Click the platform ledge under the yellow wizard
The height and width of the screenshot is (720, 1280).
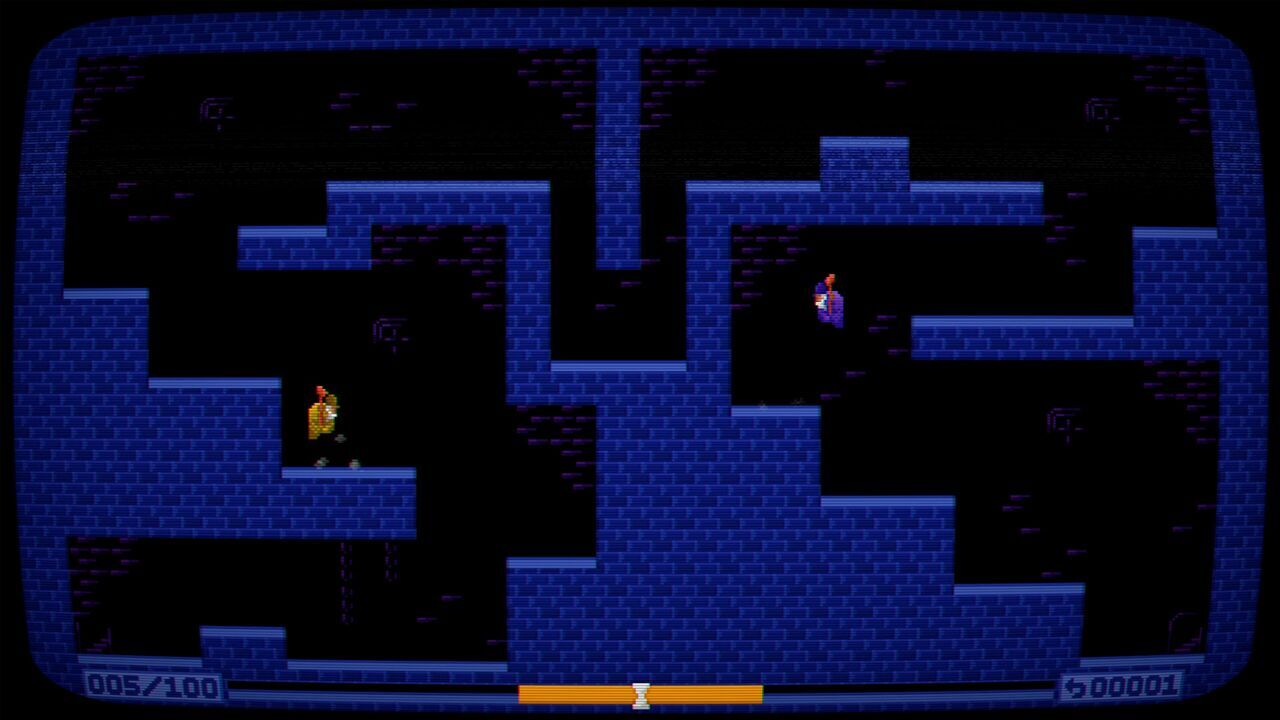(340, 475)
